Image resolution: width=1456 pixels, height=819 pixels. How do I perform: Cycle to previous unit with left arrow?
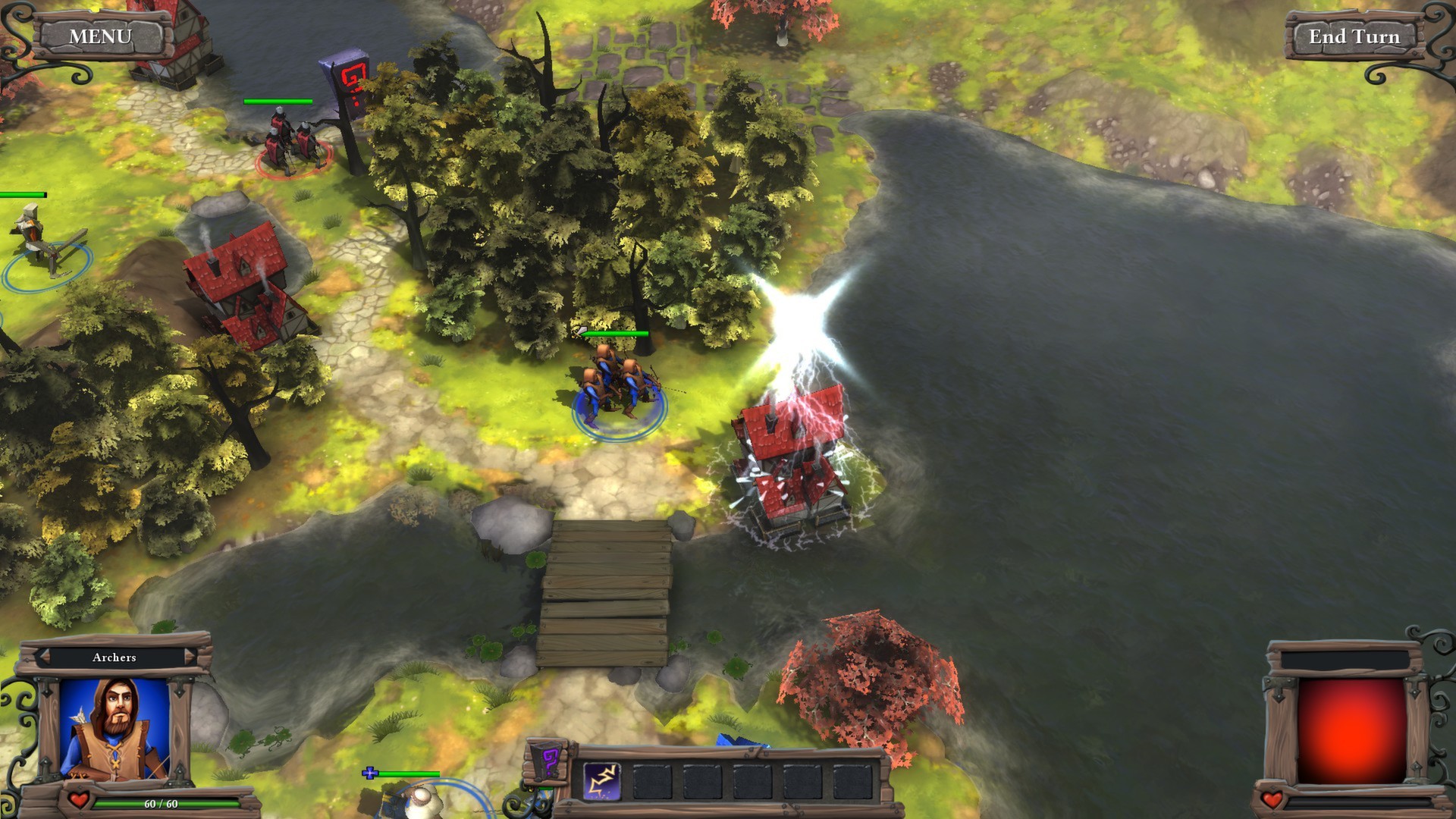click(44, 657)
